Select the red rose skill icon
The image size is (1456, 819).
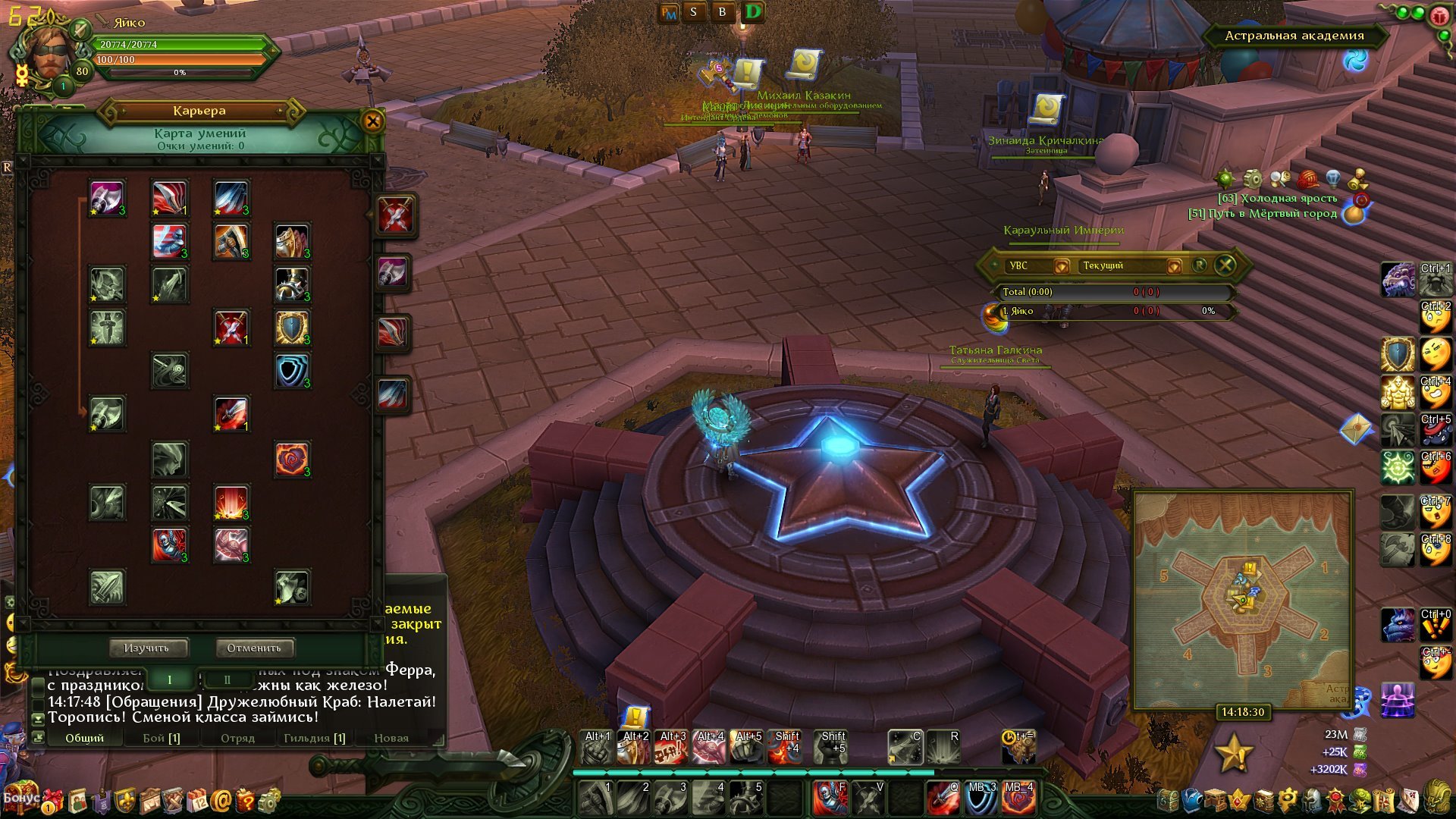(292, 459)
